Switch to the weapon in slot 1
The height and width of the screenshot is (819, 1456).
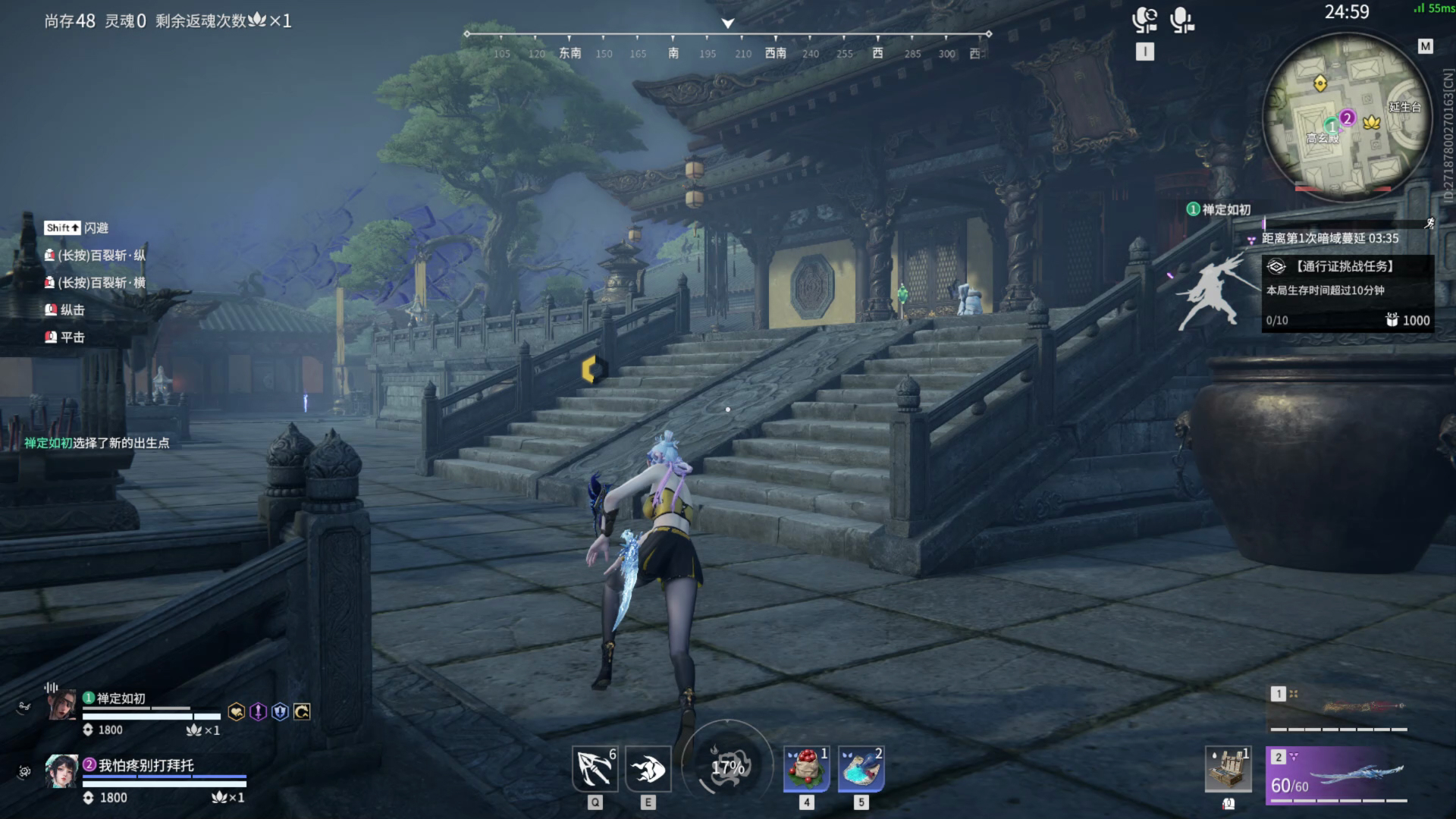point(1338,708)
